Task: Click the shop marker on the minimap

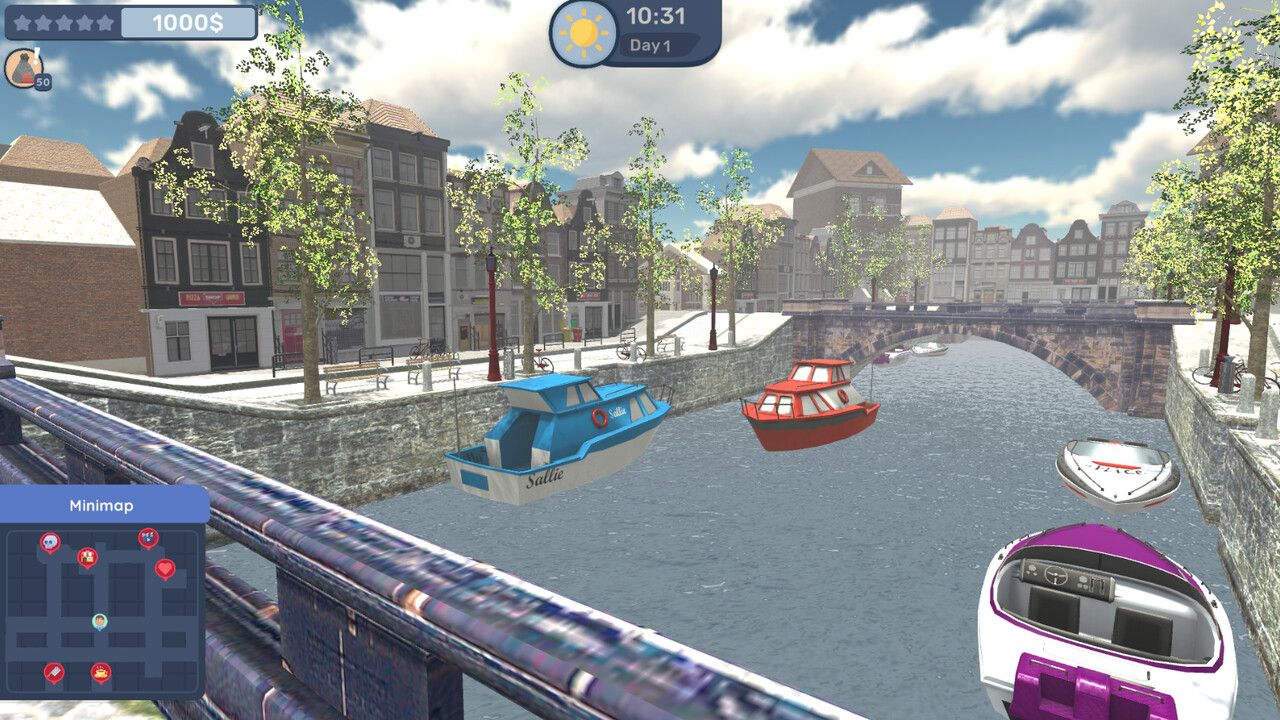Action: (x=88, y=558)
